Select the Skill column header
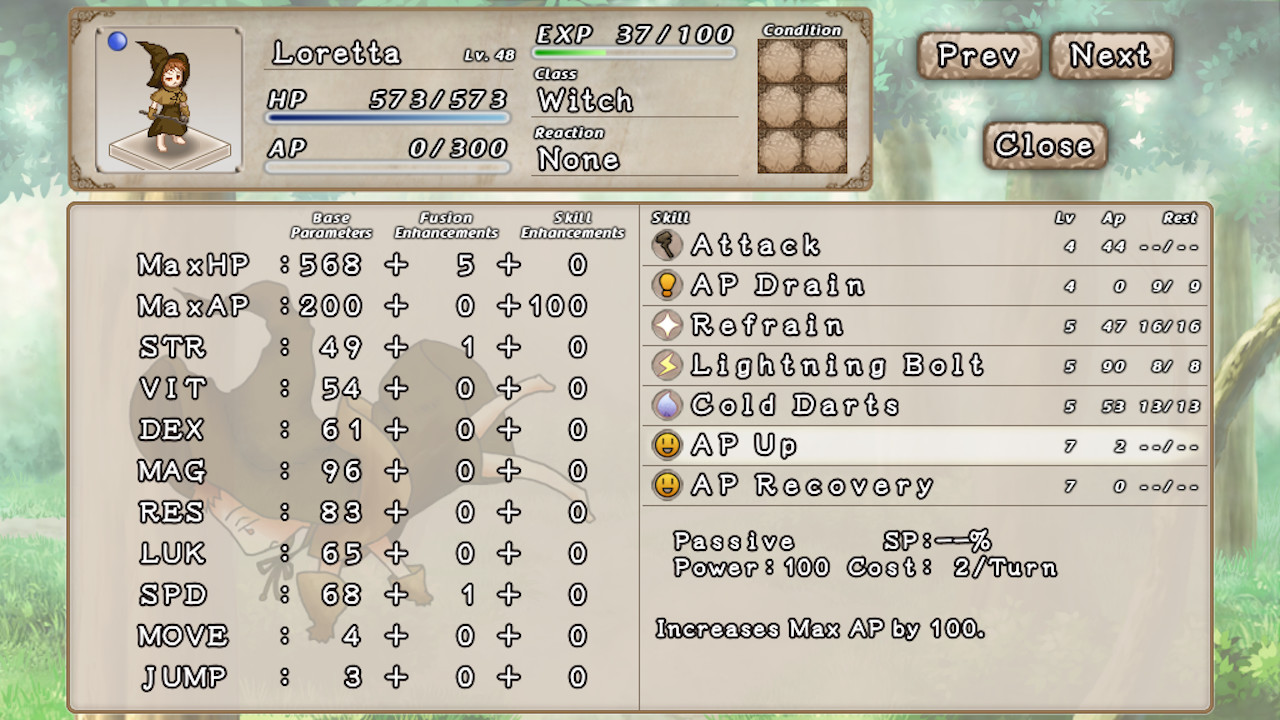 tap(668, 216)
